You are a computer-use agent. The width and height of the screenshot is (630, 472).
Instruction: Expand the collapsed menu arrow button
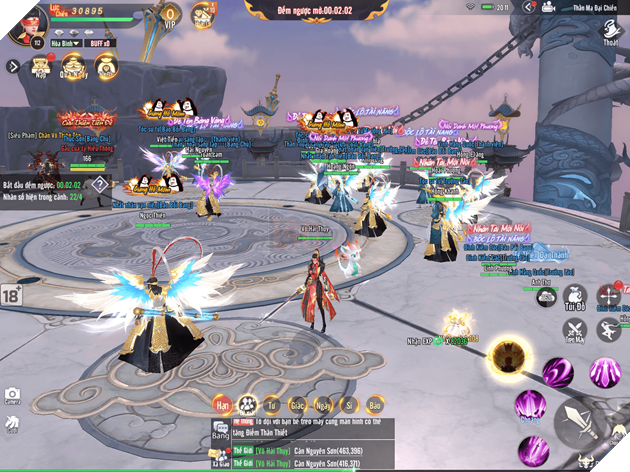(12, 67)
